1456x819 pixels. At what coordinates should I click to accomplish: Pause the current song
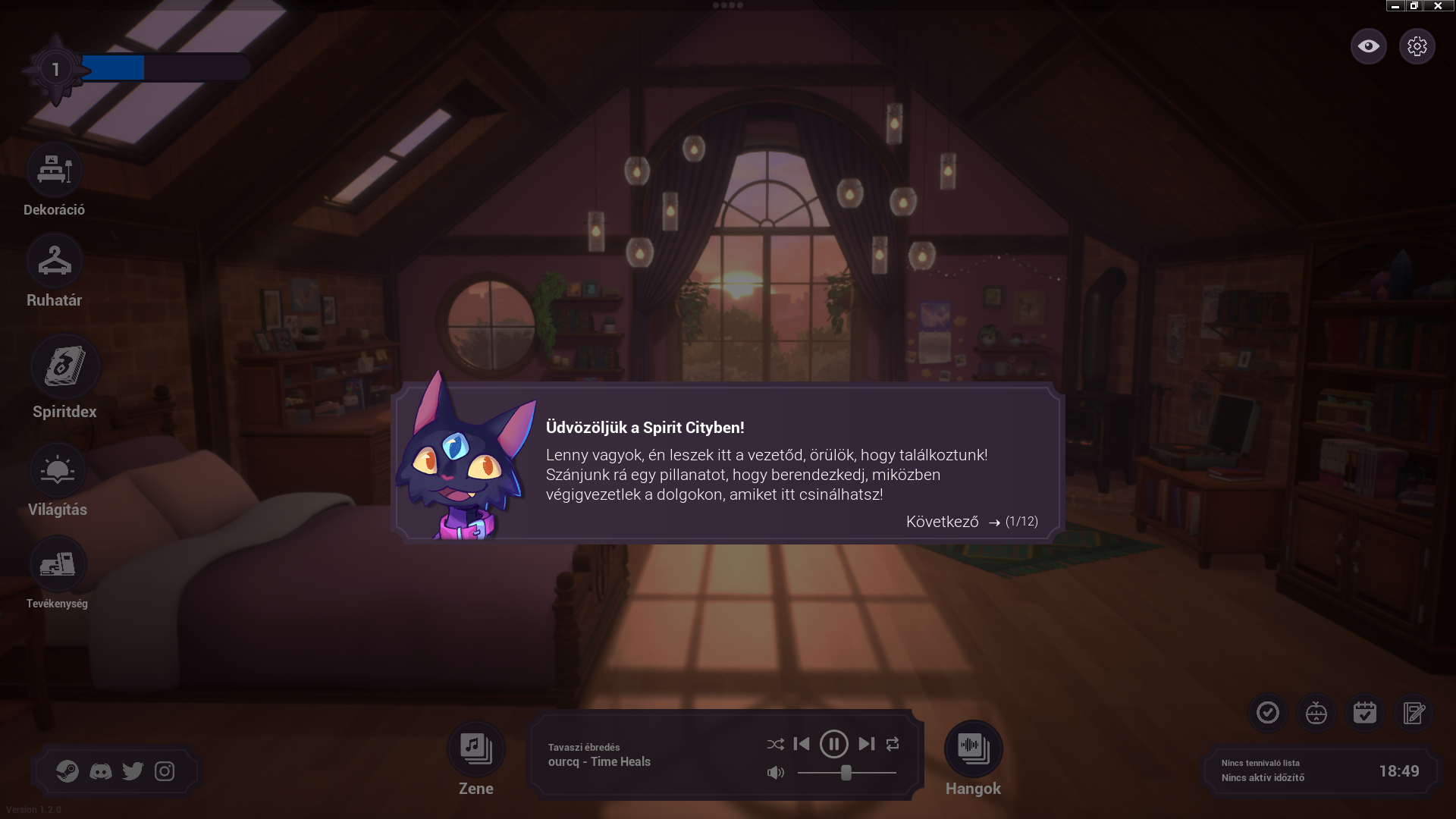click(x=833, y=744)
